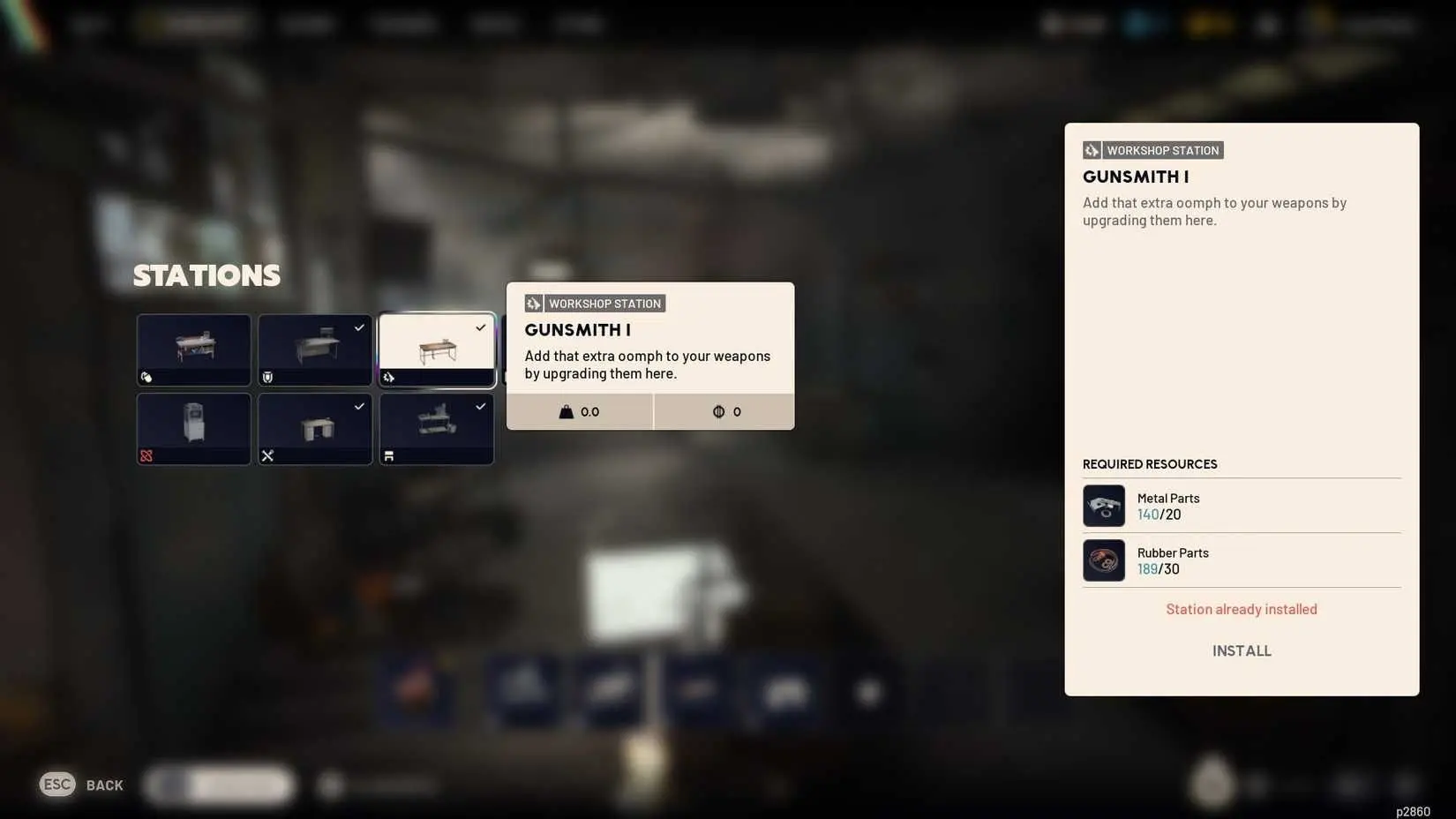Click the ammo crafting icon on first station
This screenshot has width=1456, height=819.
[147, 377]
